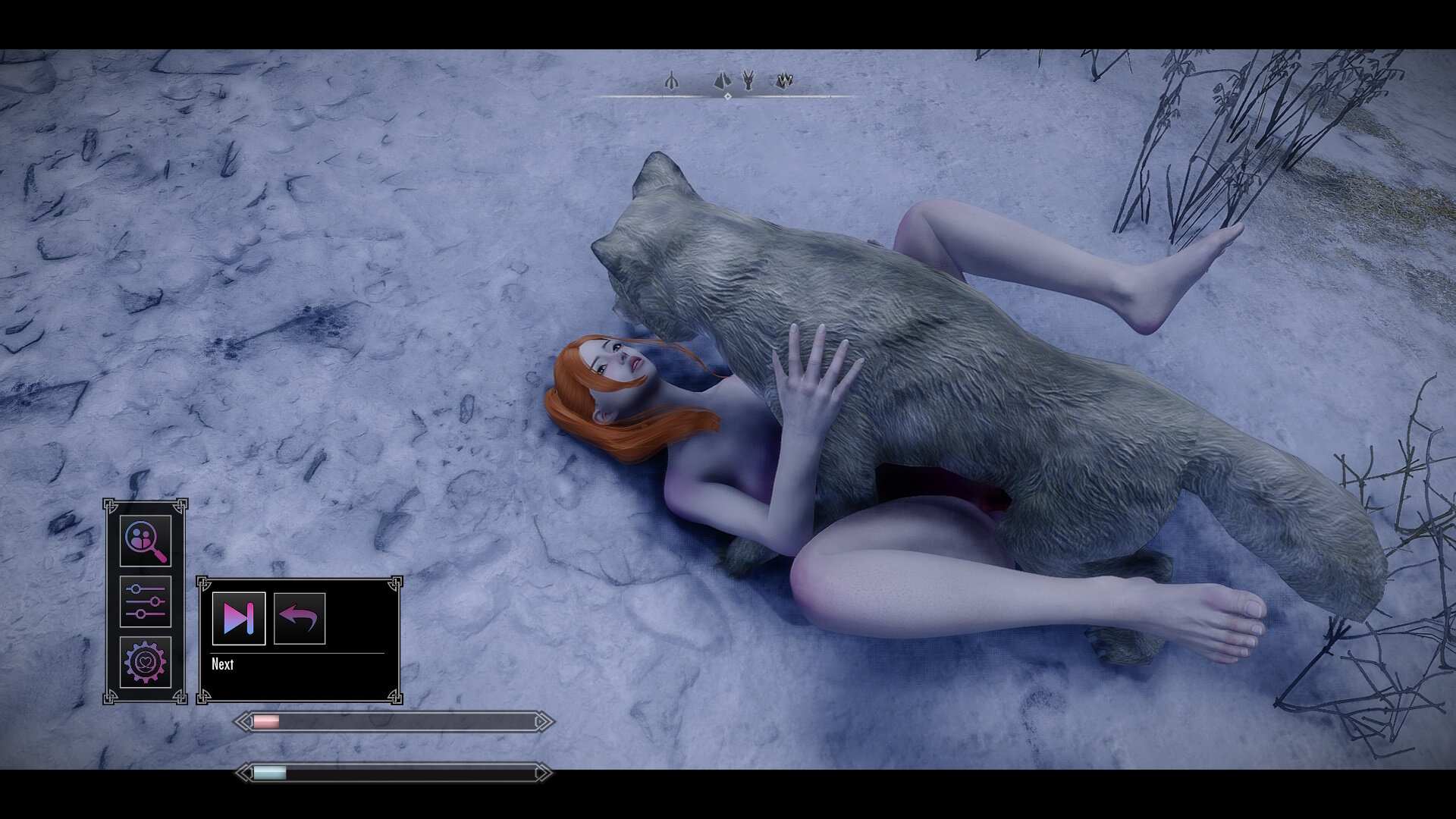This screenshot has height=819, width=1456.
Task: Open the gear settings icon with heart
Action: 146,662
